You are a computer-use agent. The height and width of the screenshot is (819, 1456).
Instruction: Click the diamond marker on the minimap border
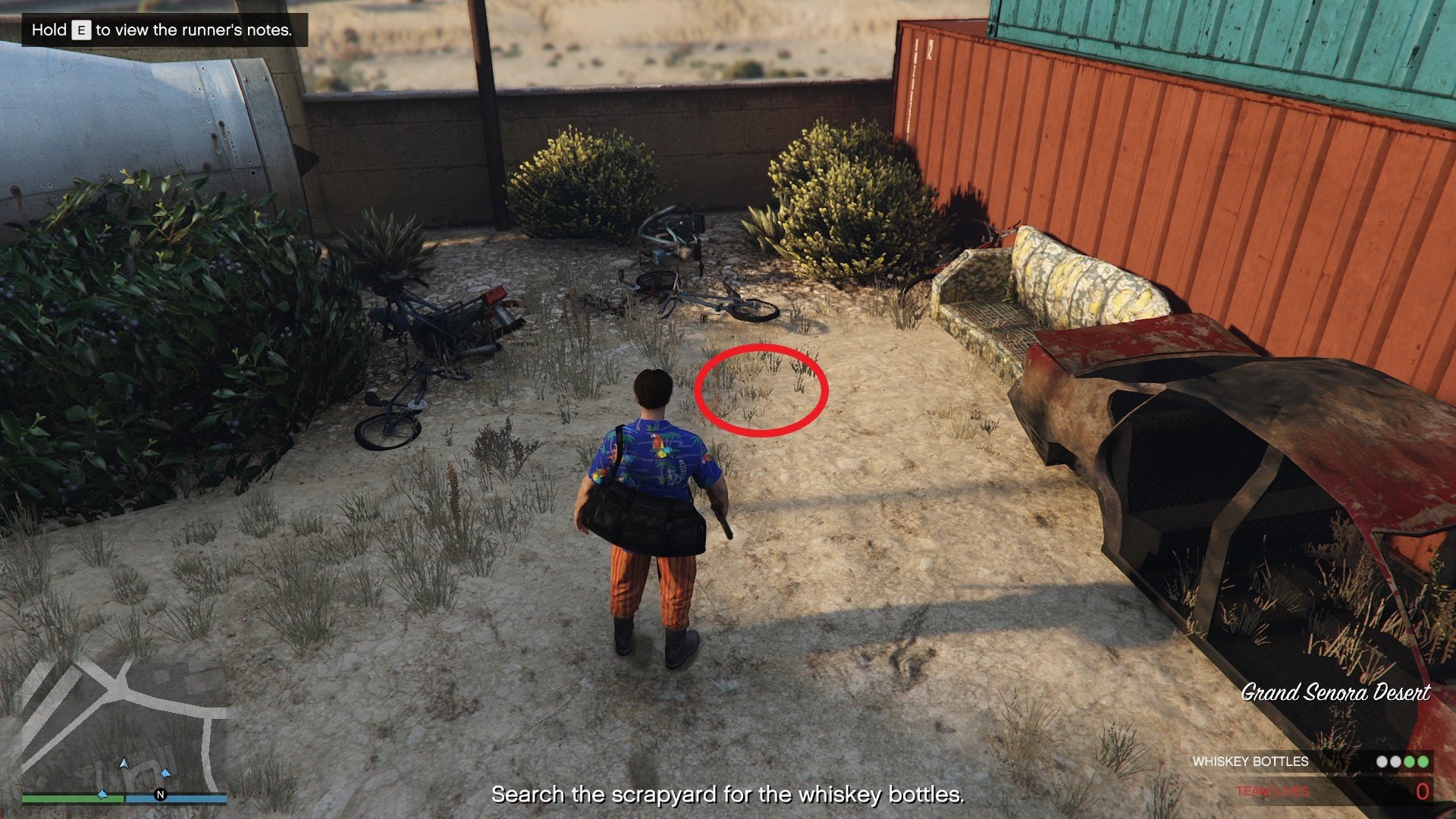102,795
